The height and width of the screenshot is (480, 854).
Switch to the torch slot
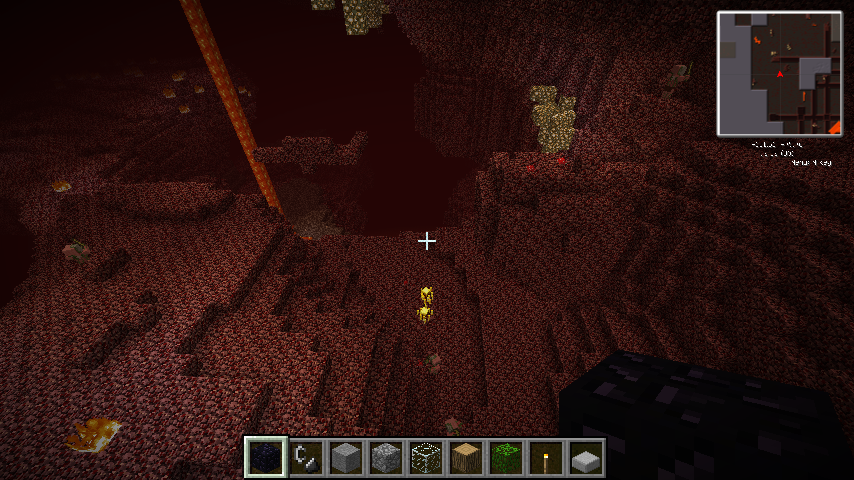(x=547, y=457)
